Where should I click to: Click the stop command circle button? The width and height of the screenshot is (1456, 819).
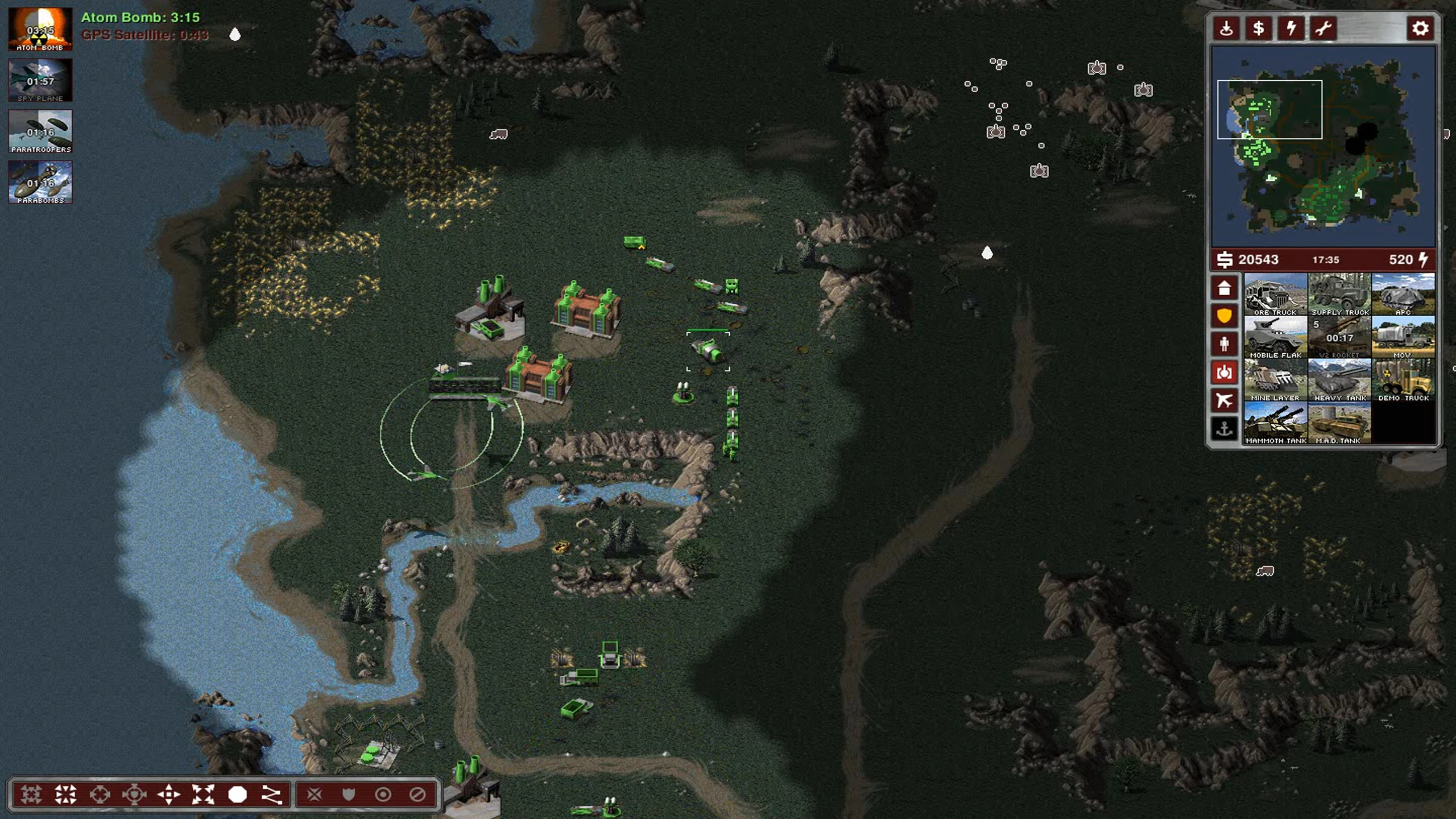(237, 795)
